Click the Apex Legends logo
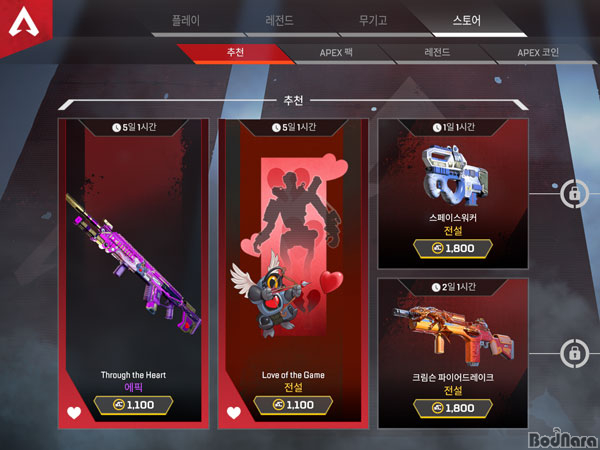Image resolution: width=600 pixels, height=450 pixels. click(x=27, y=28)
